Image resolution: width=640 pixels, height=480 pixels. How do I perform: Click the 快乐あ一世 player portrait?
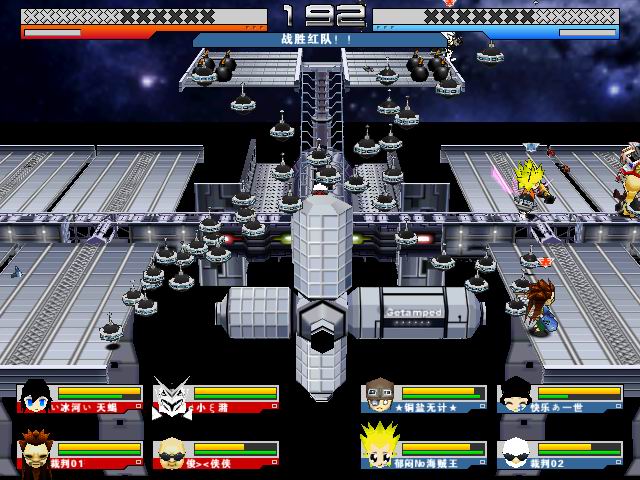(515, 397)
